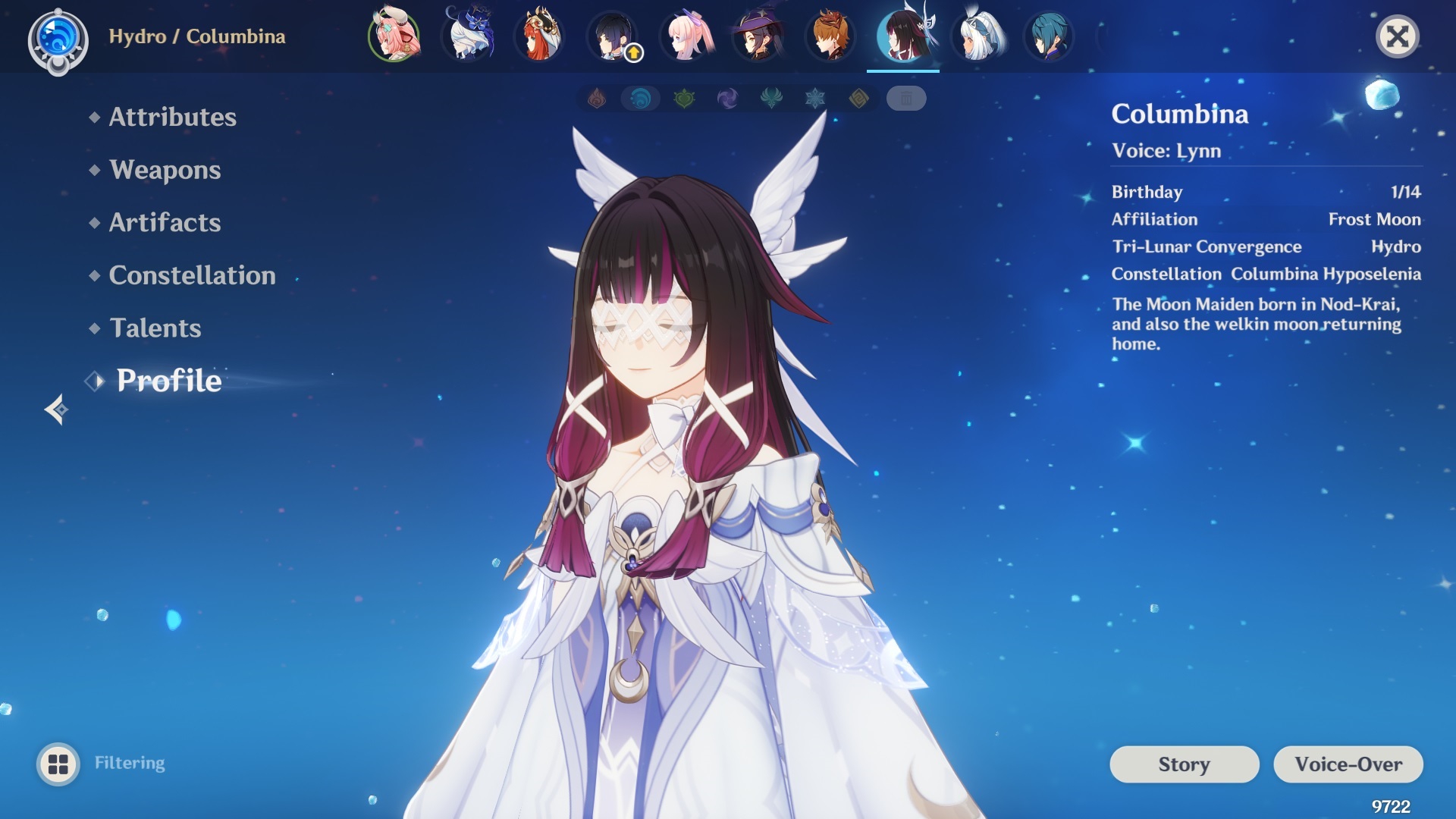The width and height of the screenshot is (1456, 819).
Task: Open Columbina's Story
Action: coord(1184,764)
